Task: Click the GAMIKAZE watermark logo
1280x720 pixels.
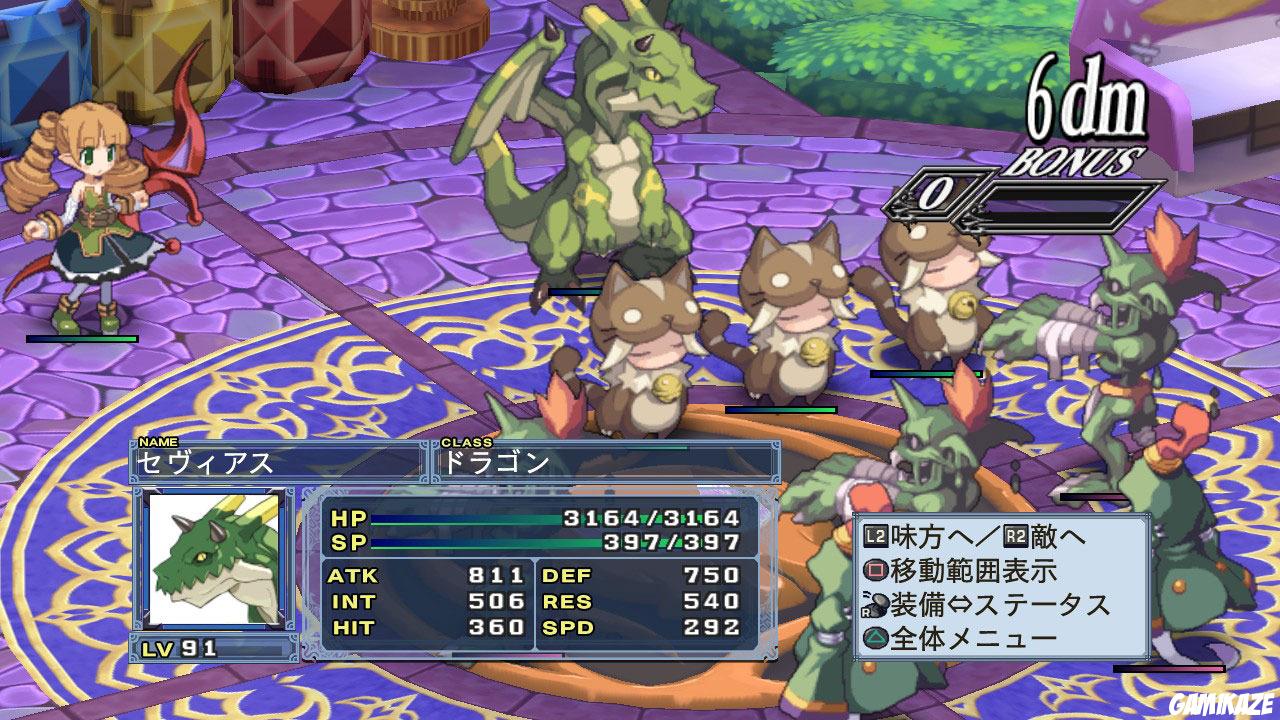Action: 1222,705
